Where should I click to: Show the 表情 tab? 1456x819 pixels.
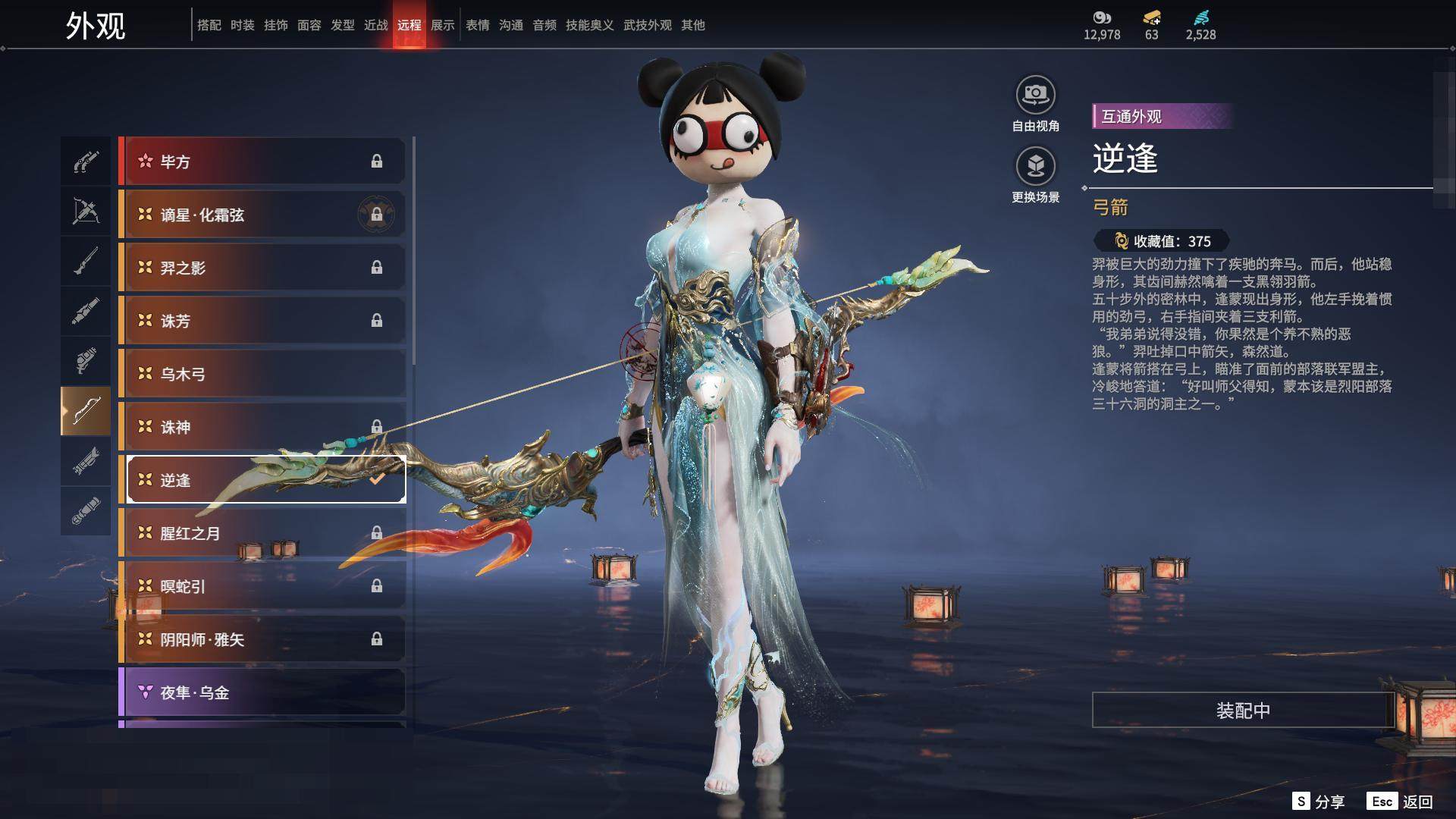[x=477, y=25]
